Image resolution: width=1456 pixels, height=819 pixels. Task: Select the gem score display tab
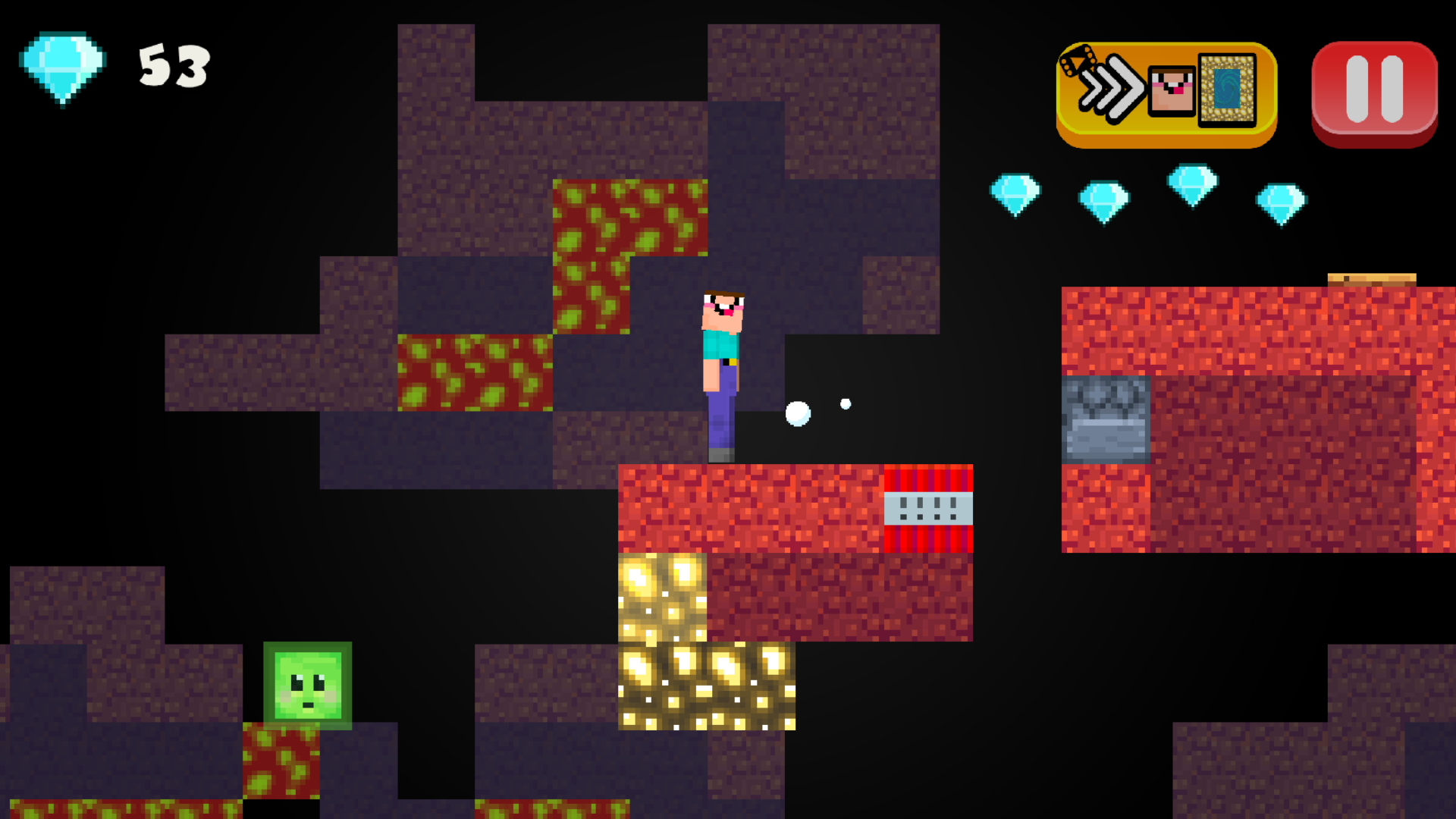[x=114, y=68]
